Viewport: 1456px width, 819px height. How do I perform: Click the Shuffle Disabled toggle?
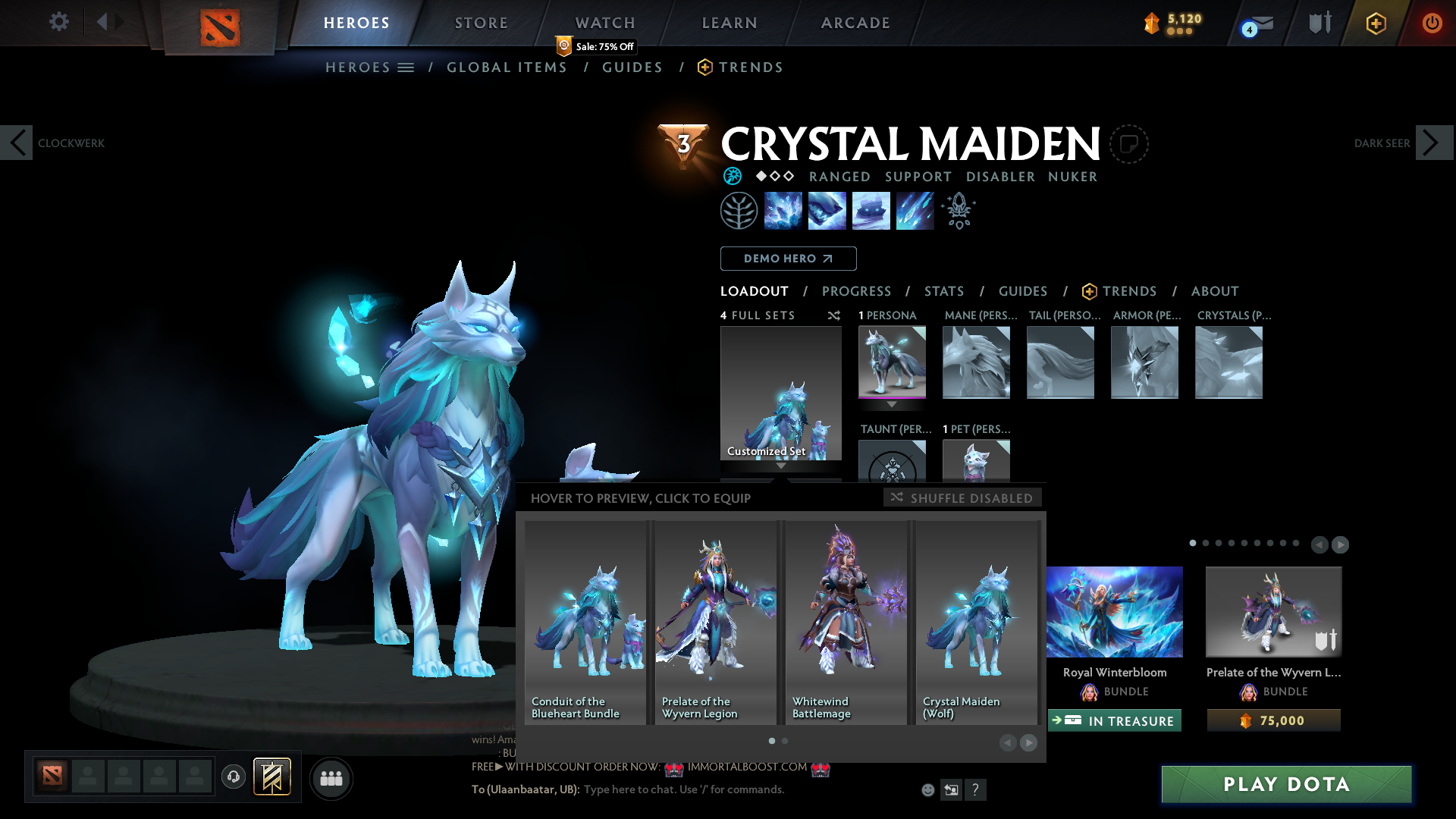coord(962,497)
